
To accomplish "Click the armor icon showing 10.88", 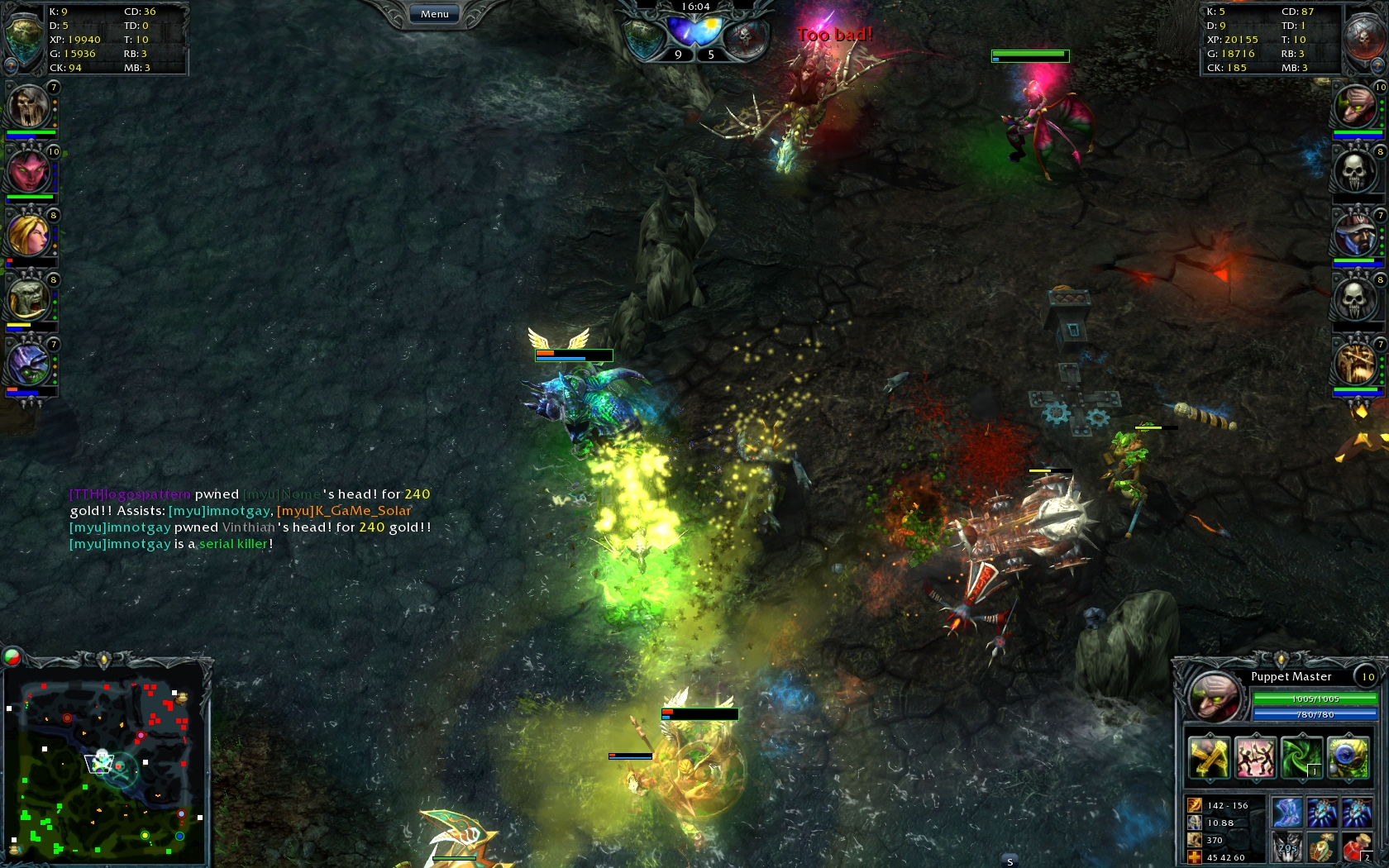I will [x=1194, y=823].
